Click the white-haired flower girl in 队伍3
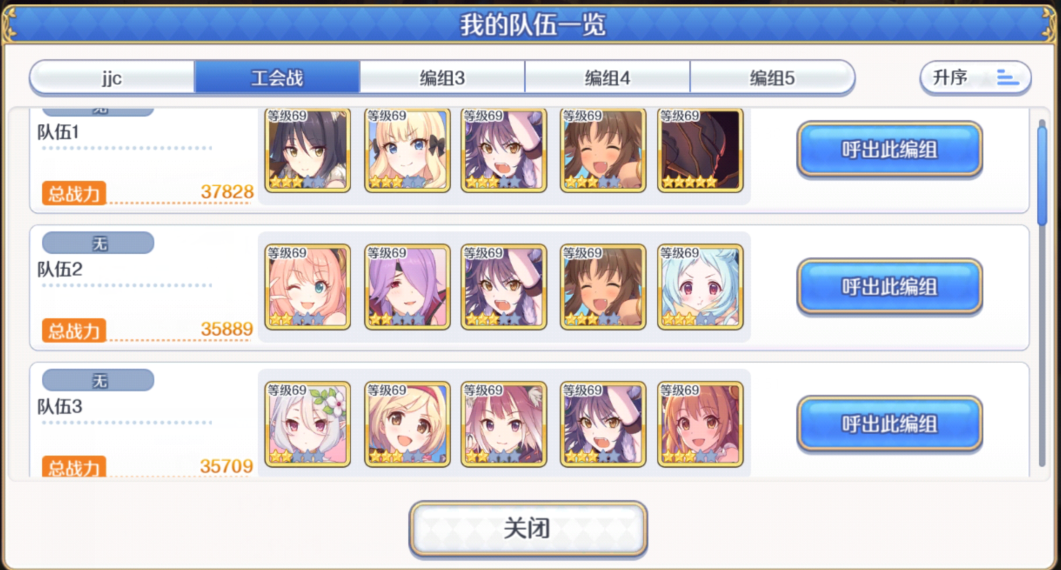Viewport: 1061px width, 570px height. click(308, 423)
